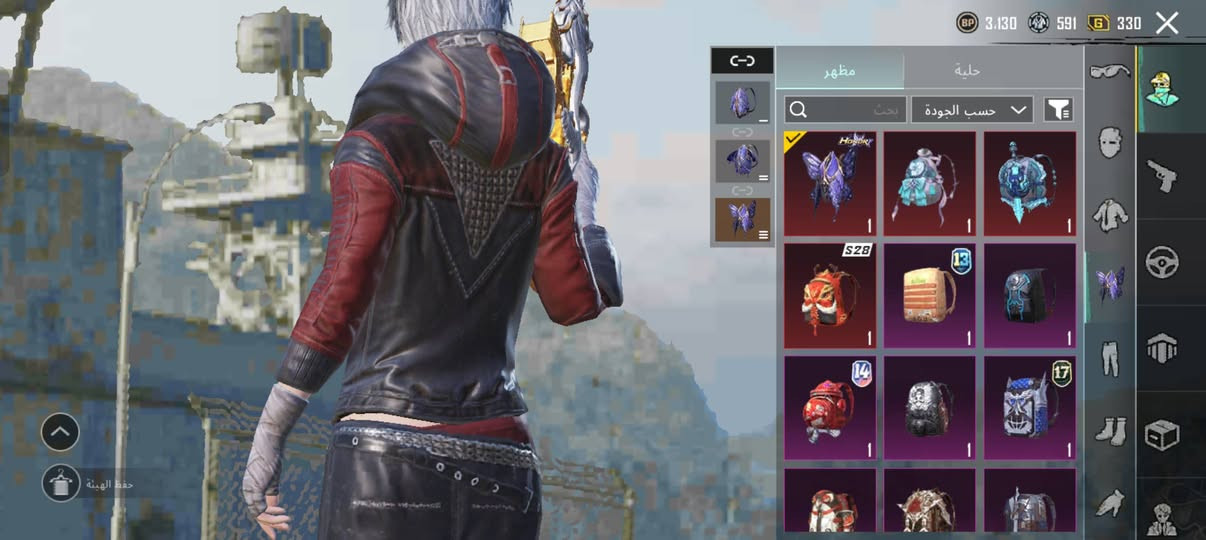Image resolution: width=1206 pixels, height=540 pixels.
Task: Open the filter options icon
Action: pyautogui.click(x=1058, y=109)
